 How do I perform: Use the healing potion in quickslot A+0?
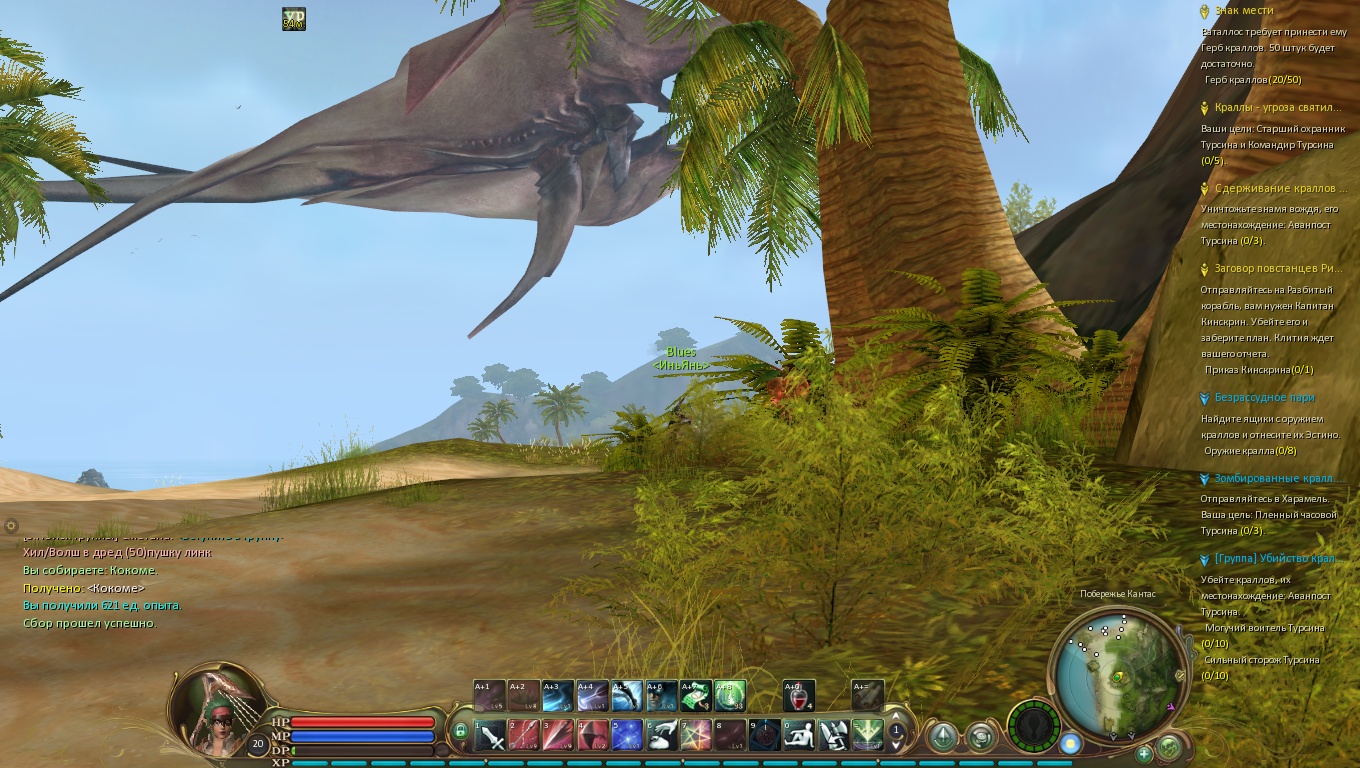tap(799, 694)
